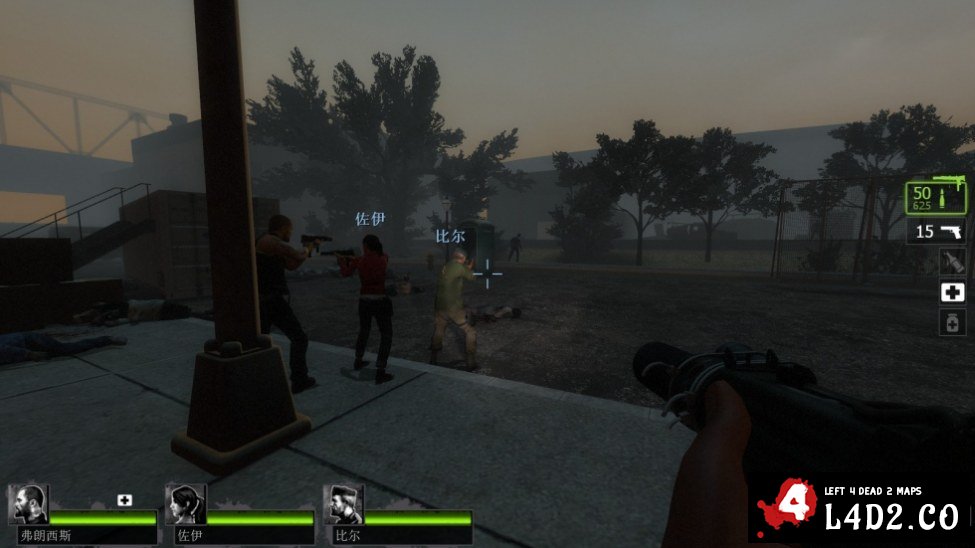Viewport: 975px width, 548px height.
Task: Click the medkit icon above Francis's health bar
Action: (125, 500)
